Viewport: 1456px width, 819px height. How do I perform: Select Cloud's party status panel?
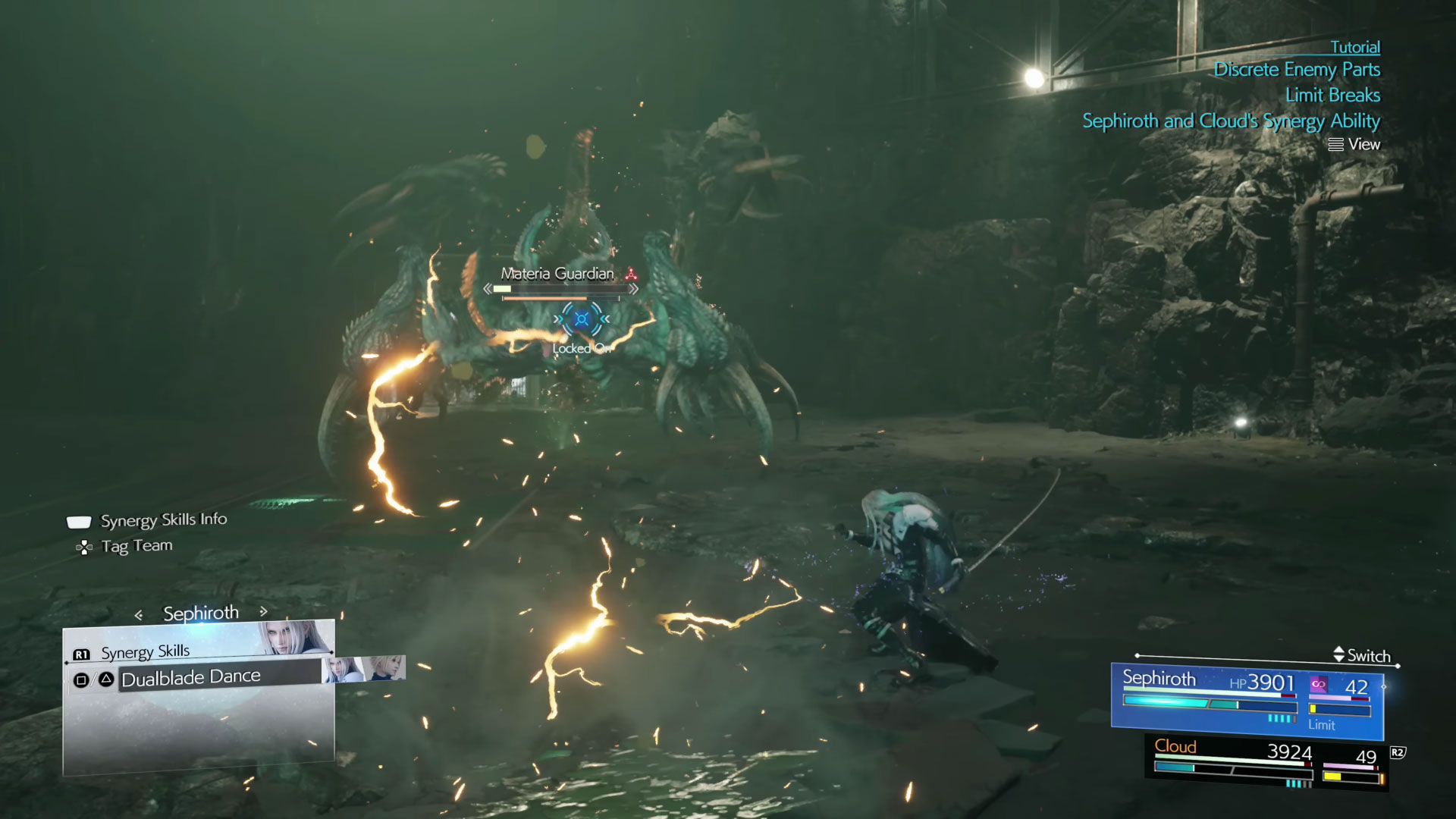pos(1265,763)
